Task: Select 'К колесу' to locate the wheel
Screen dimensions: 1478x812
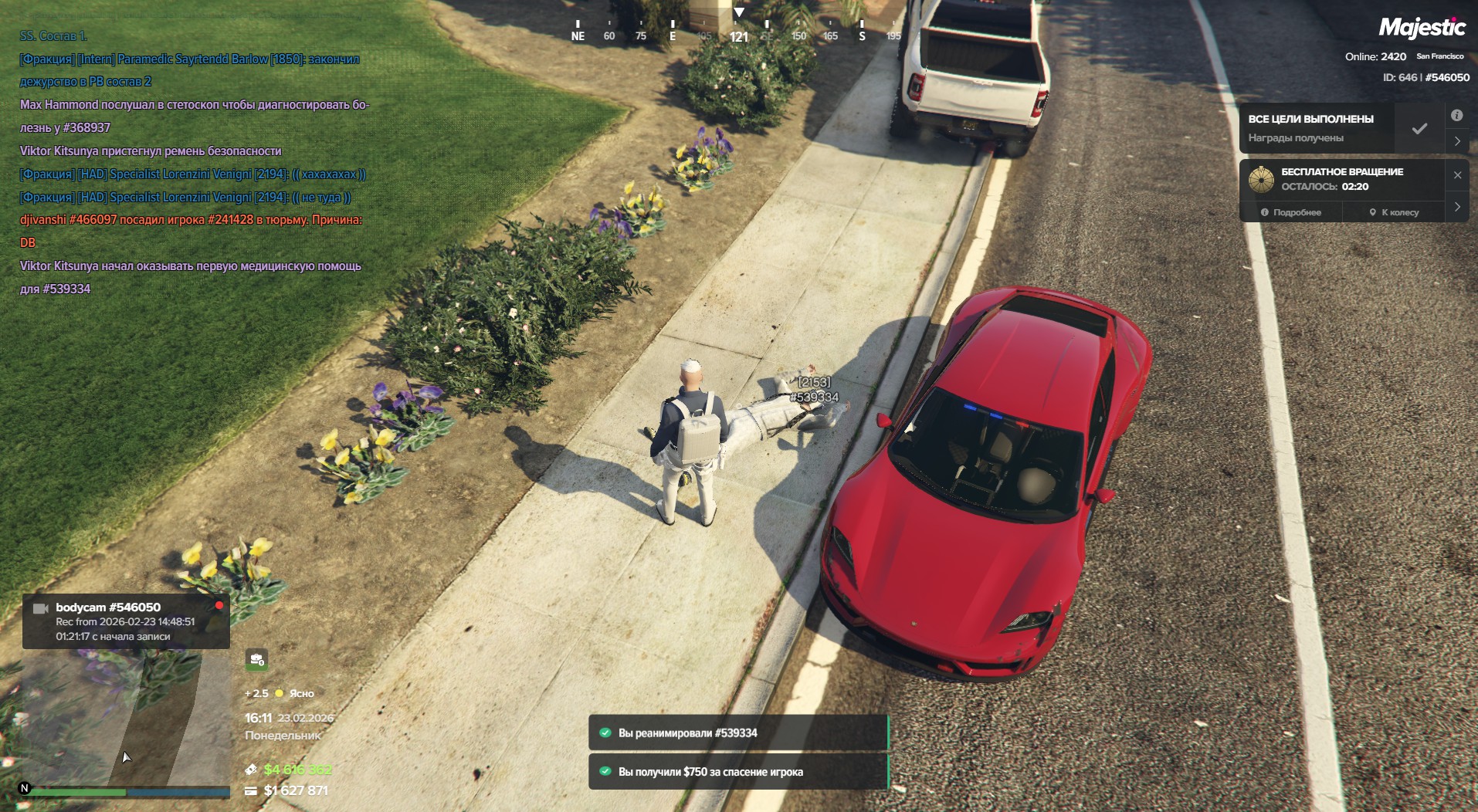Action: tap(1394, 212)
